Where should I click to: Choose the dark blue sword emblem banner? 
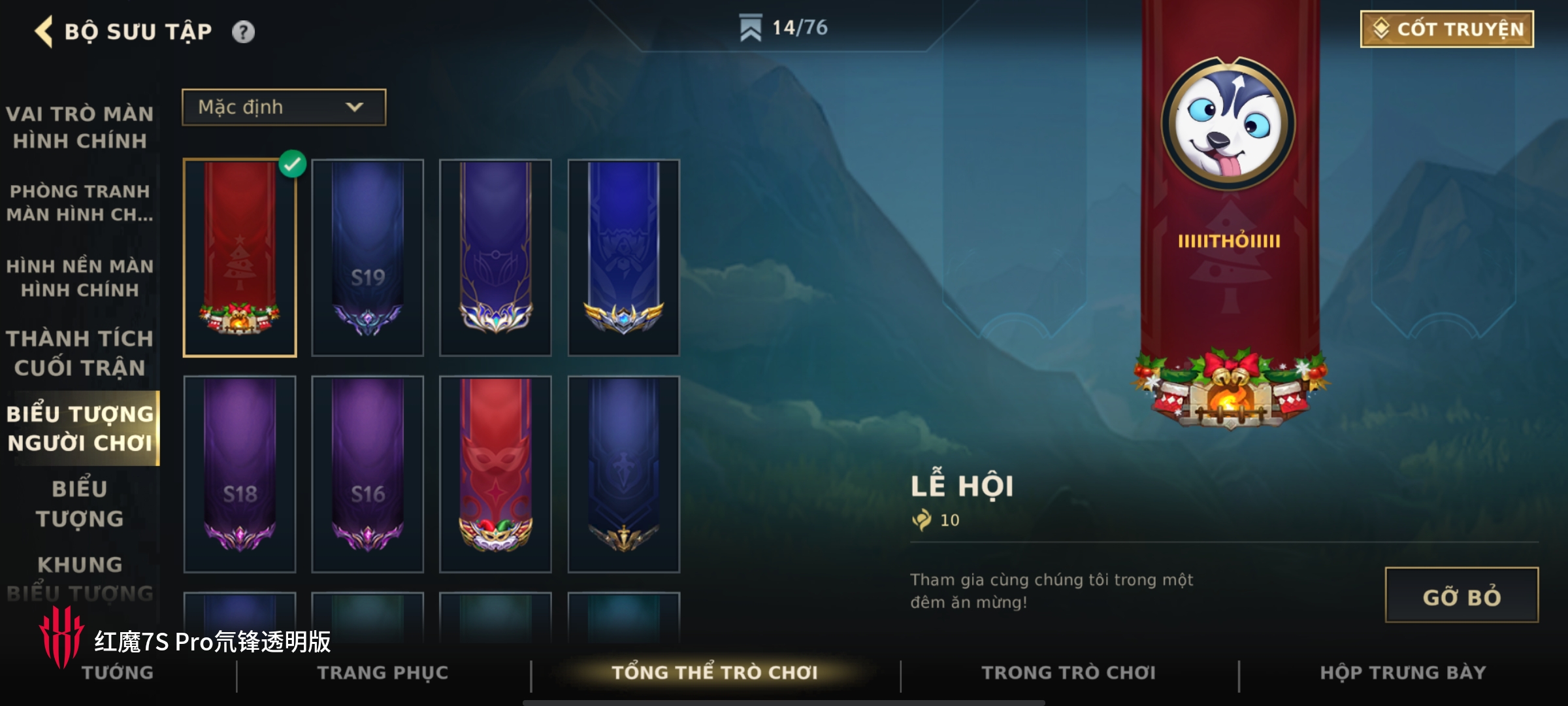point(624,474)
